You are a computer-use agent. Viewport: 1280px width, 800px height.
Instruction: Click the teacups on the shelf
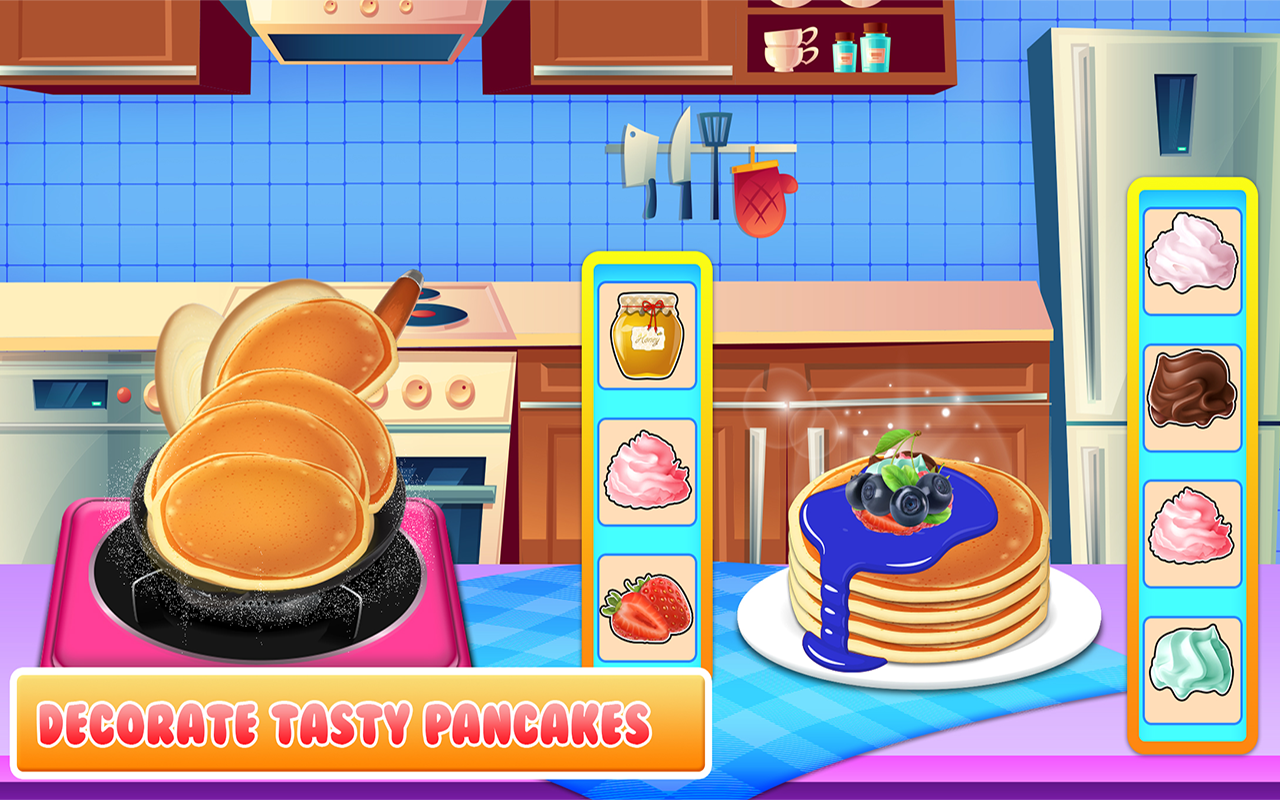[x=785, y=50]
